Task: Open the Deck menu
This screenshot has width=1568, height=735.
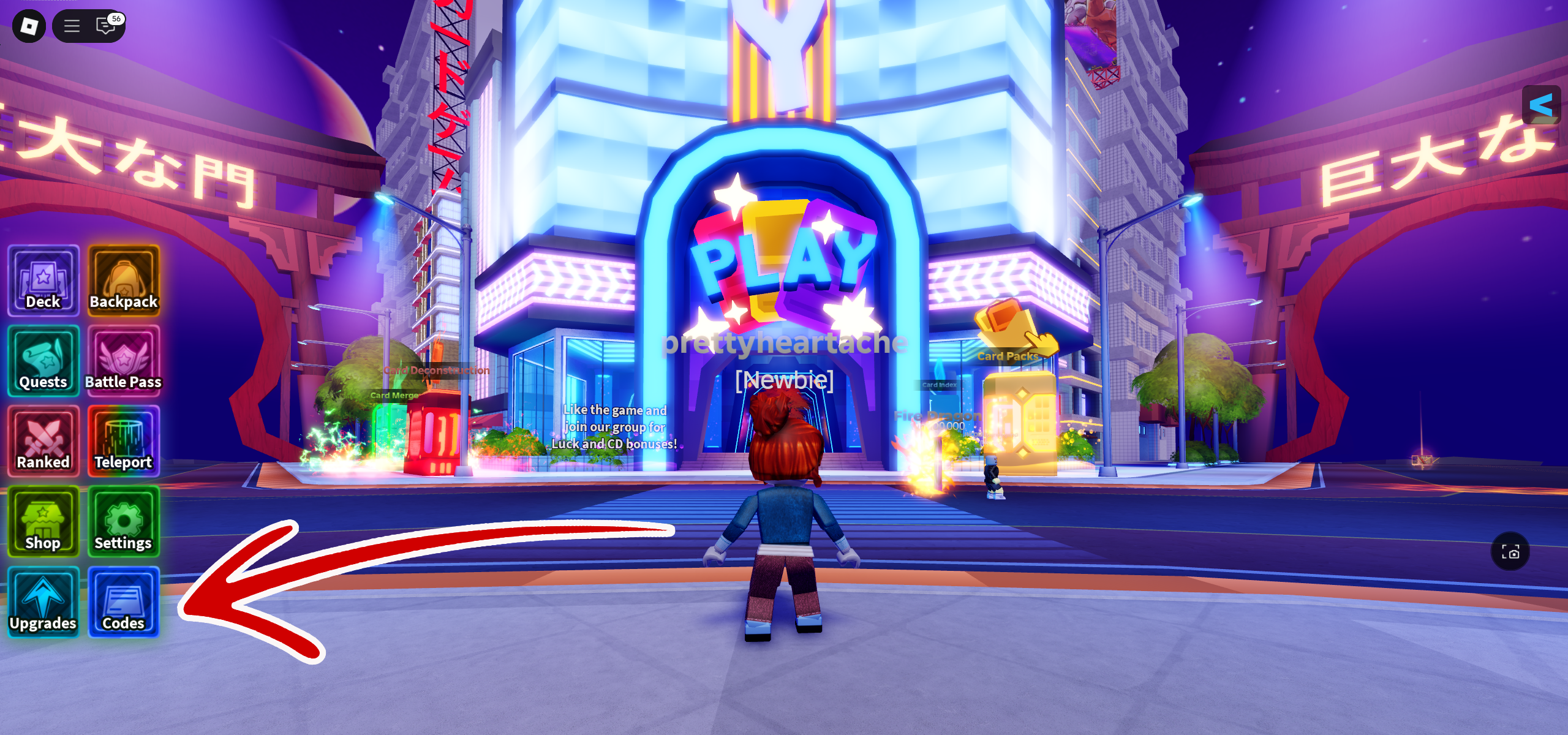Action: click(43, 281)
